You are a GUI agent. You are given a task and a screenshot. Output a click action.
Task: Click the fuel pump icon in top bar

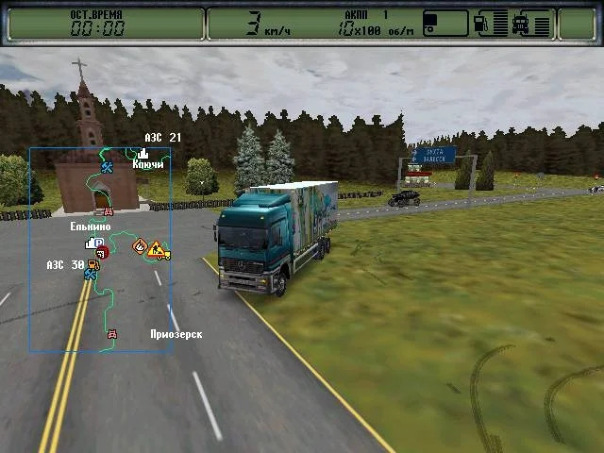[482, 23]
